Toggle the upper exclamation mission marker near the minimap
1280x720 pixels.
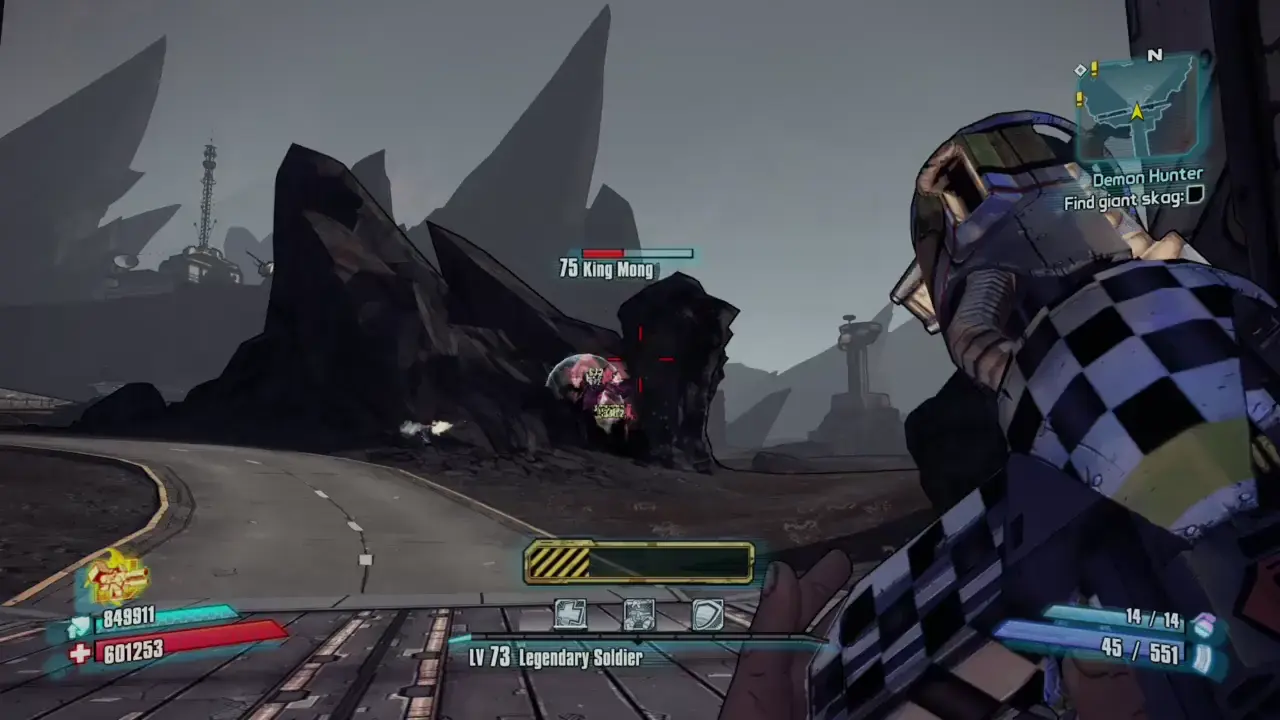pos(1093,69)
